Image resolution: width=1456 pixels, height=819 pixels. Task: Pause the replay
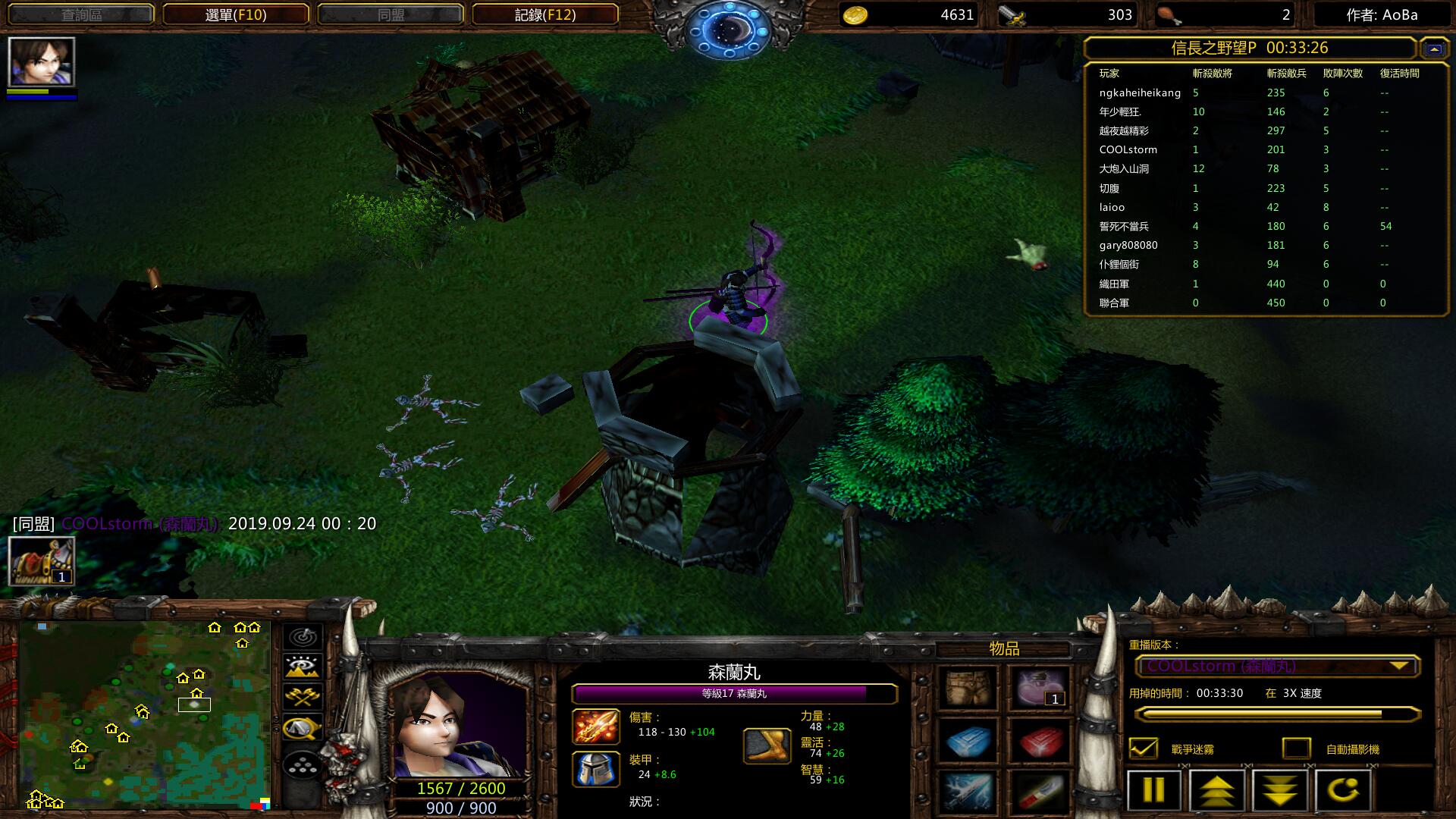click(x=1153, y=790)
